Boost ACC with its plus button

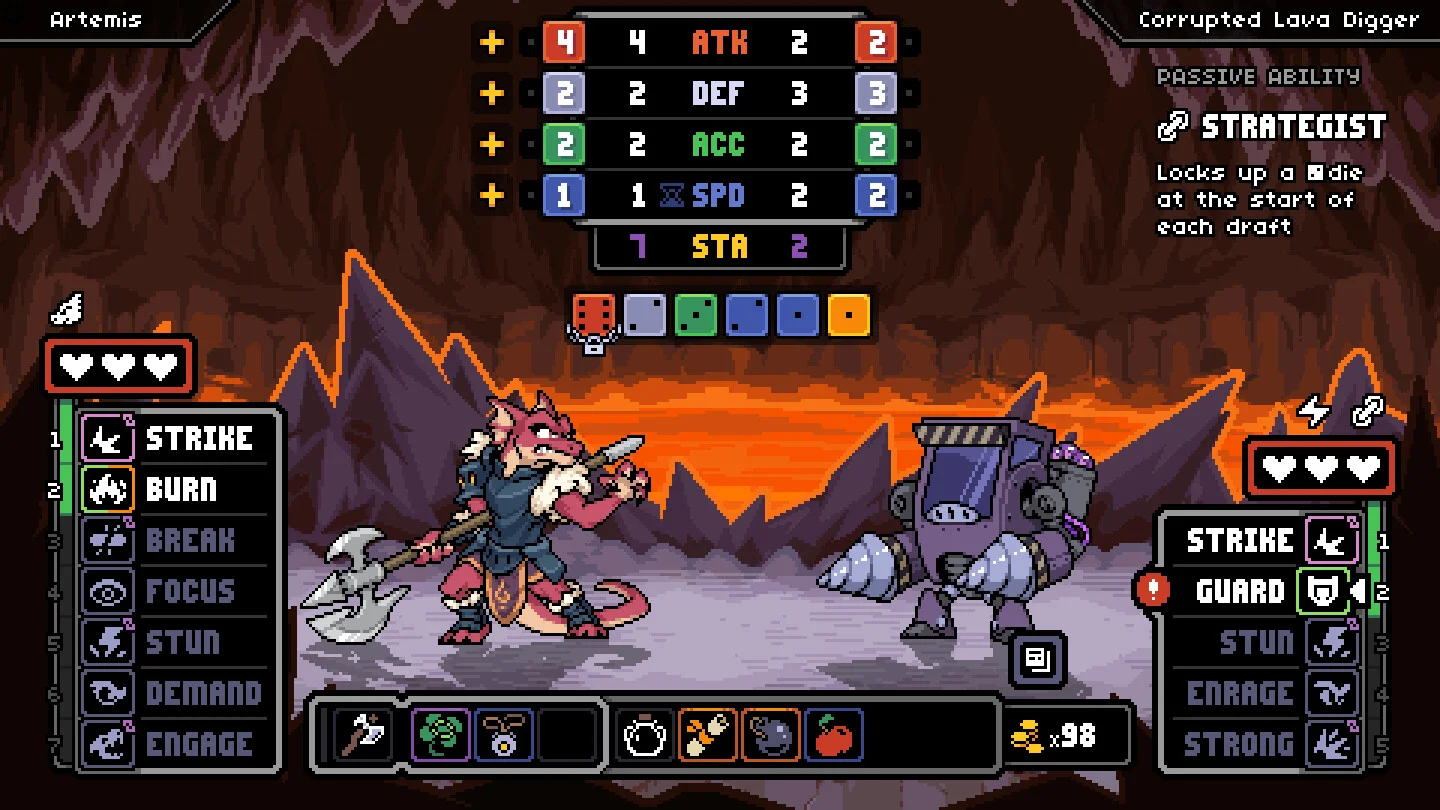click(x=492, y=145)
